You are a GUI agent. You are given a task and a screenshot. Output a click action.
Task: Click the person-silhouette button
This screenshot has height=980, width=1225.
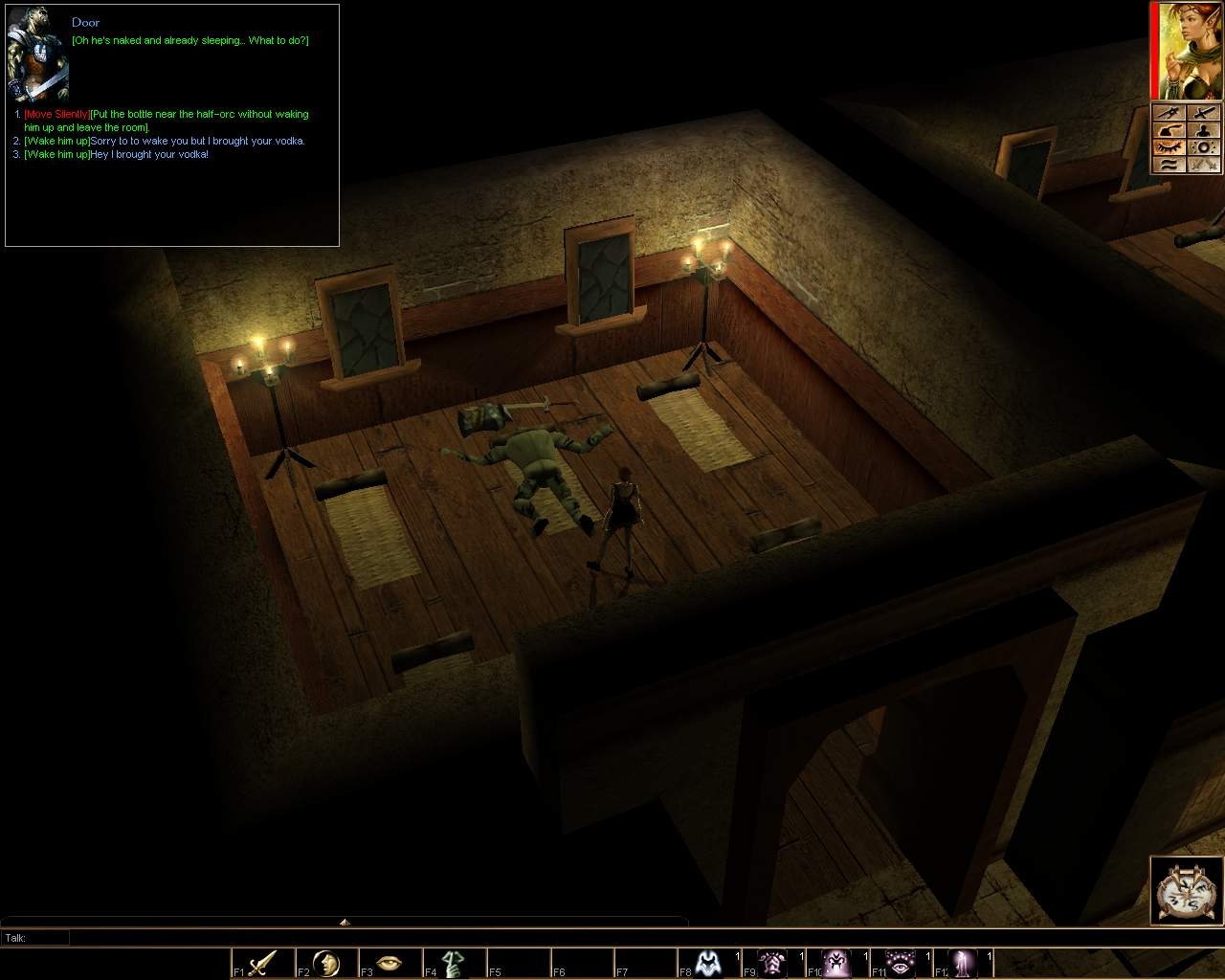tap(1204, 130)
